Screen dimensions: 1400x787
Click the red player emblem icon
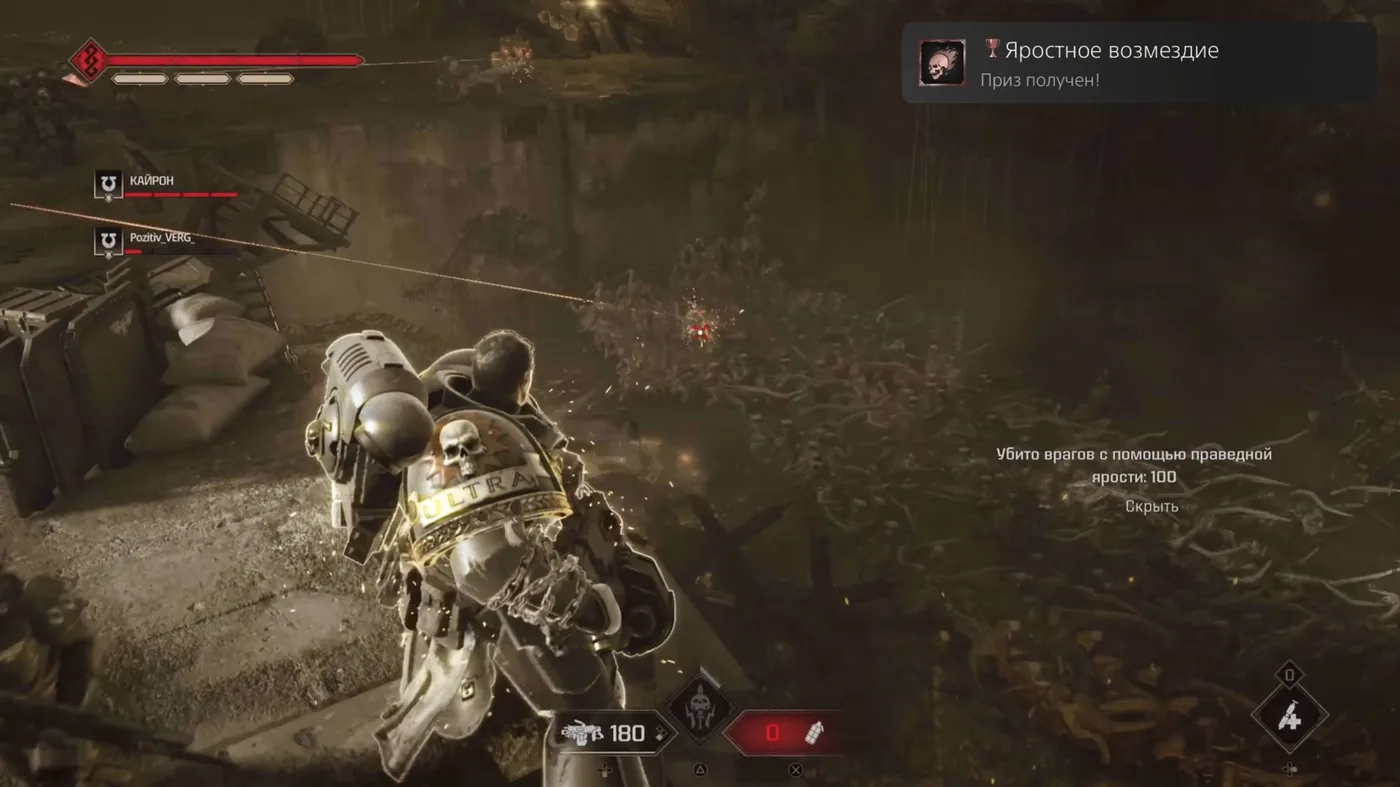(x=89, y=61)
